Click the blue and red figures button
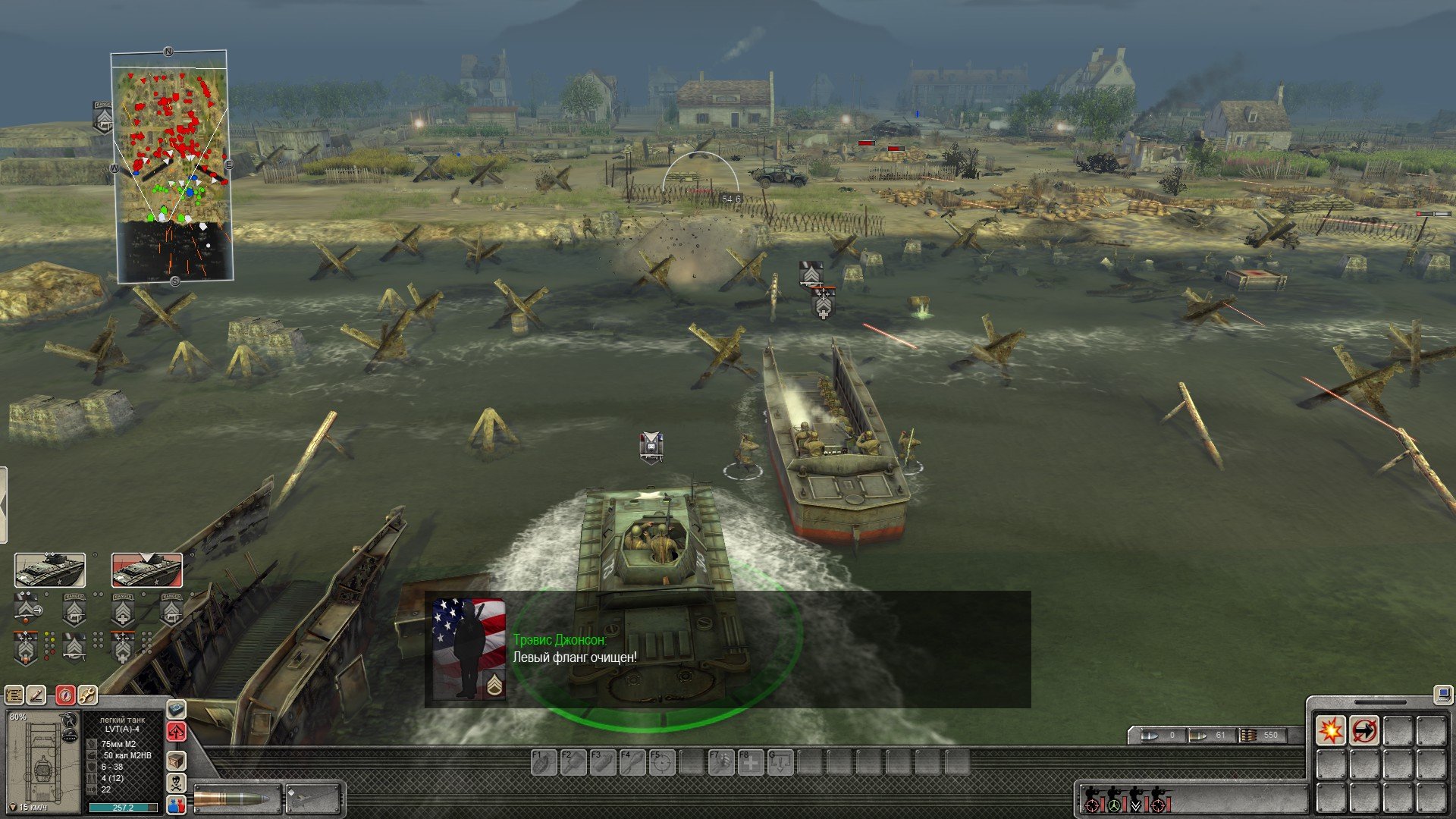The width and height of the screenshot is (1456, 819). [176, 805]
